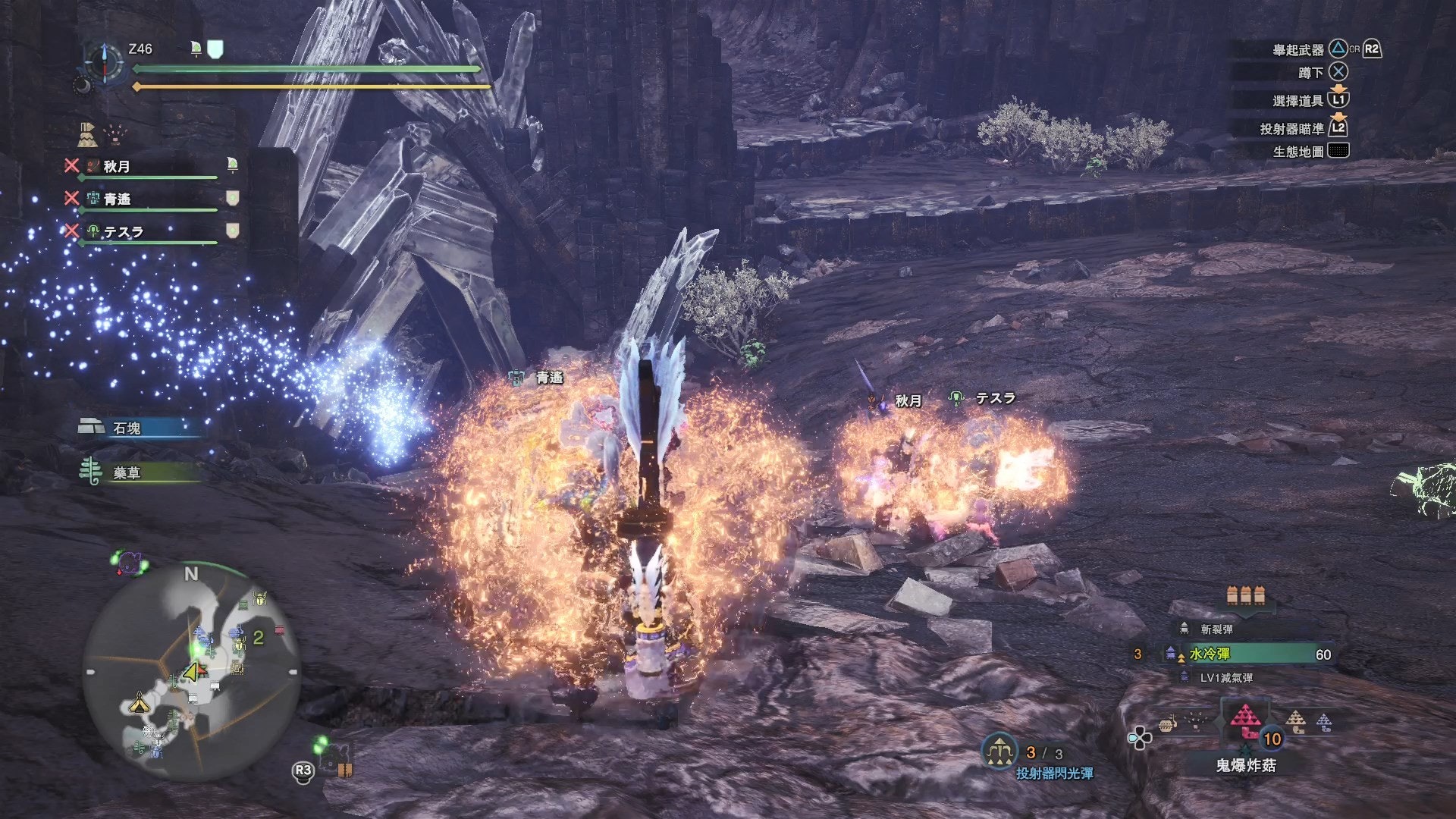Select party member 青遙 in the list
1456x819 pixels.
pyautogui.click(x=118, y=199)
